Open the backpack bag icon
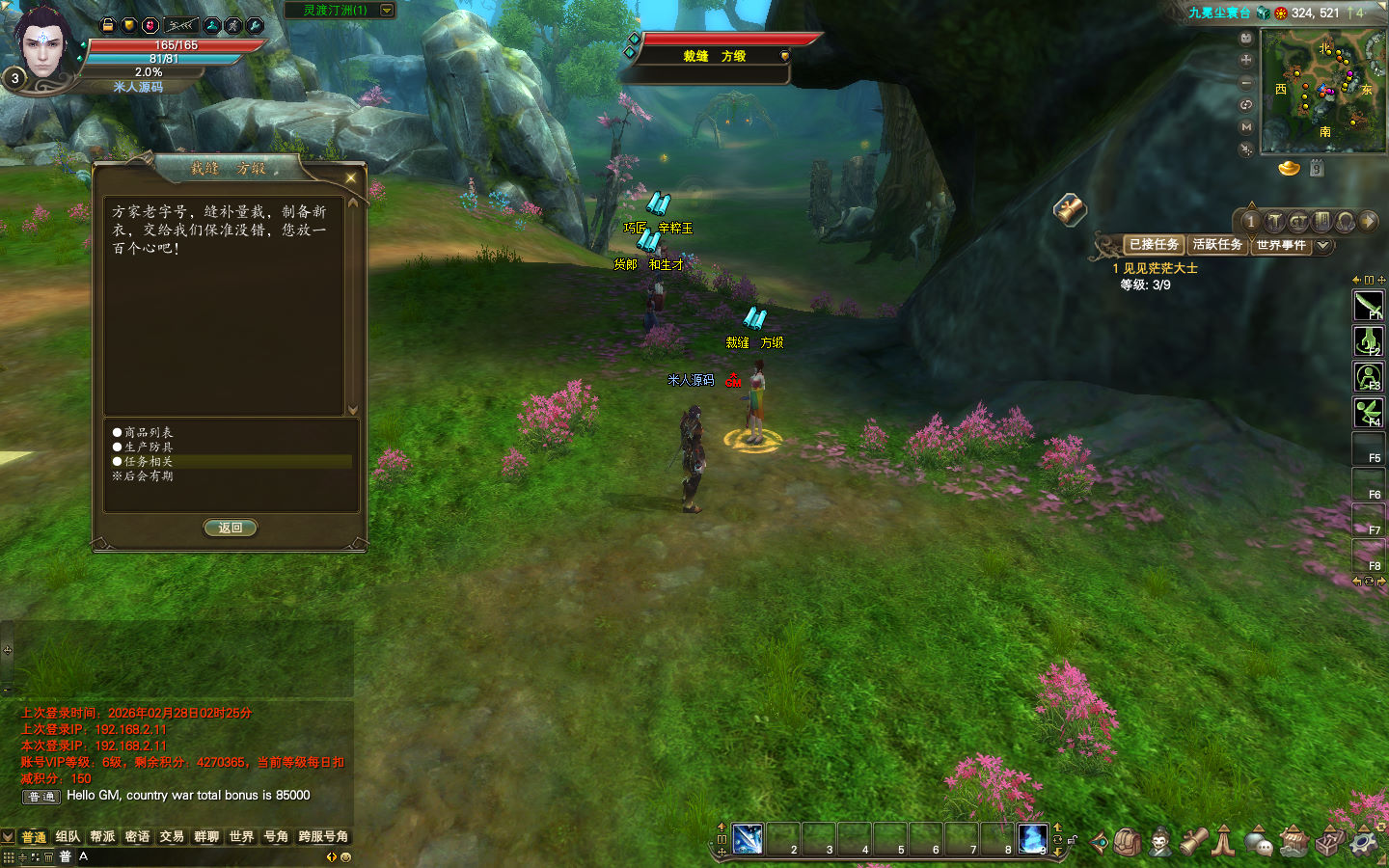Screen dimensions: 1389x868 click(1128, 842)
